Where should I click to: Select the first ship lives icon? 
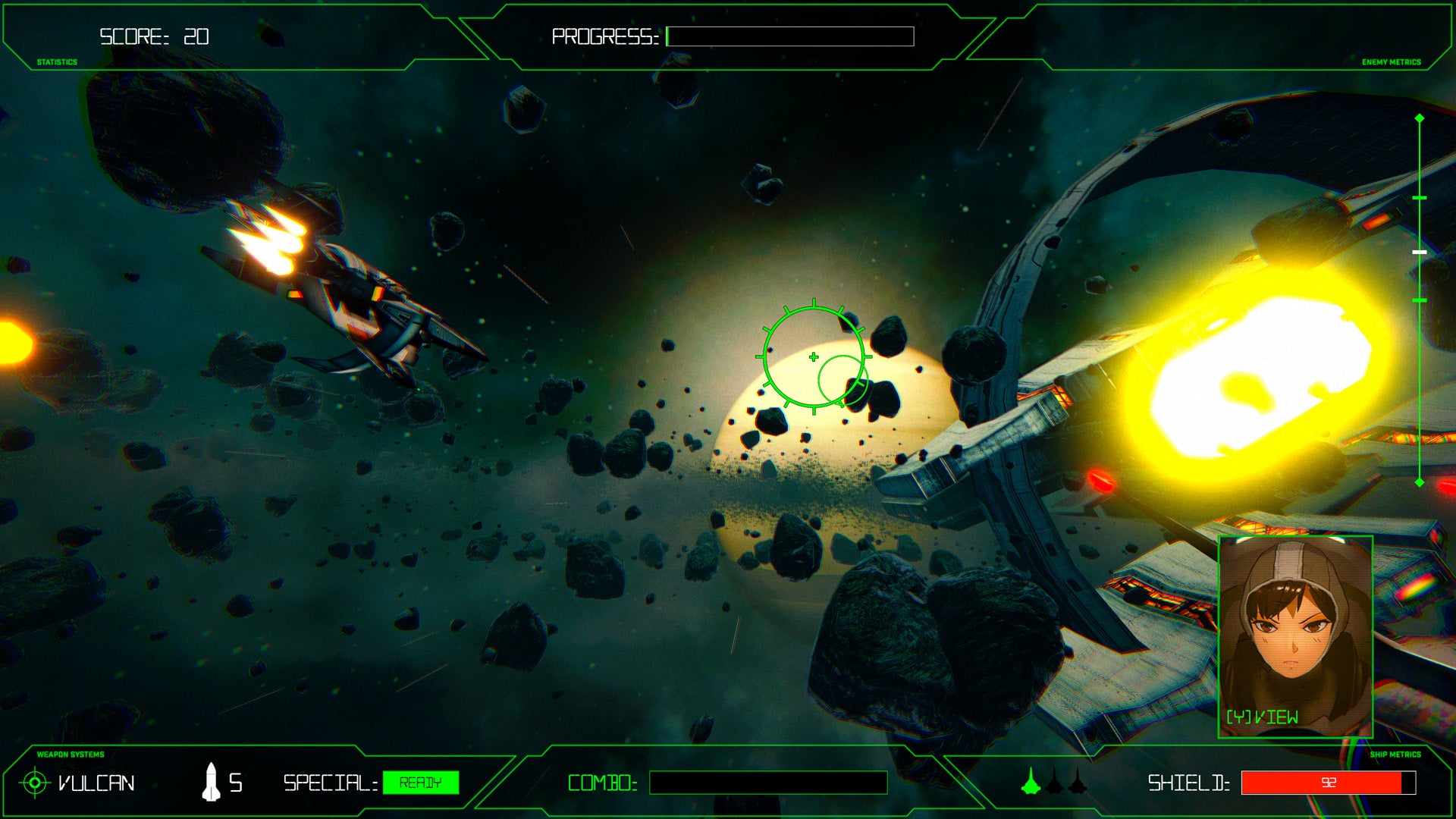1030,785
